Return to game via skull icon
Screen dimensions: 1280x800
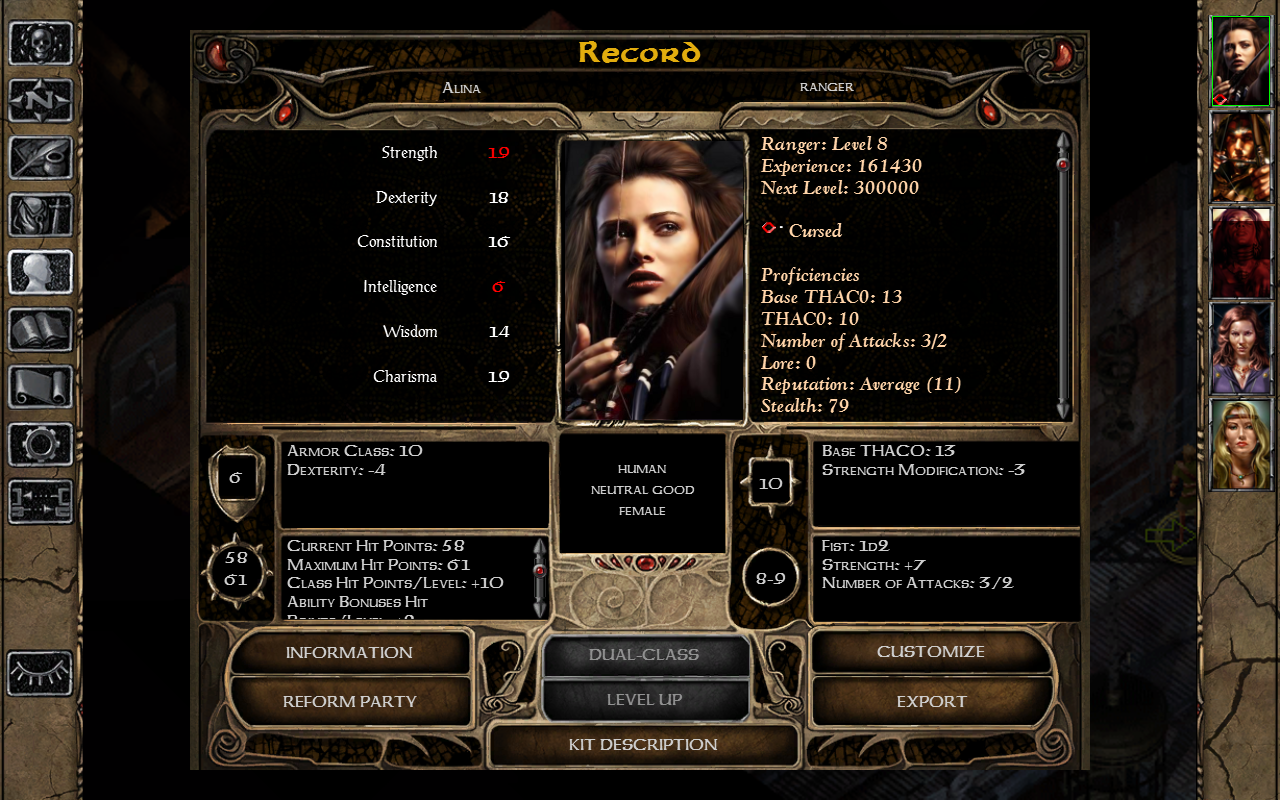[x=41, y=43]
